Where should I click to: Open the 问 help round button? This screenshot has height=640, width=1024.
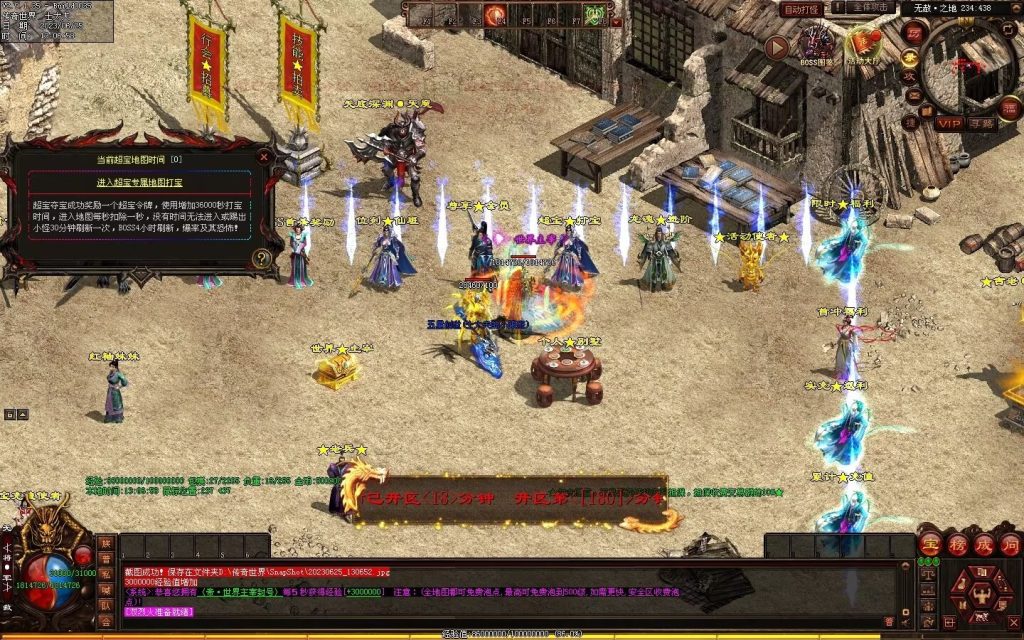(x=1010, y=545)
